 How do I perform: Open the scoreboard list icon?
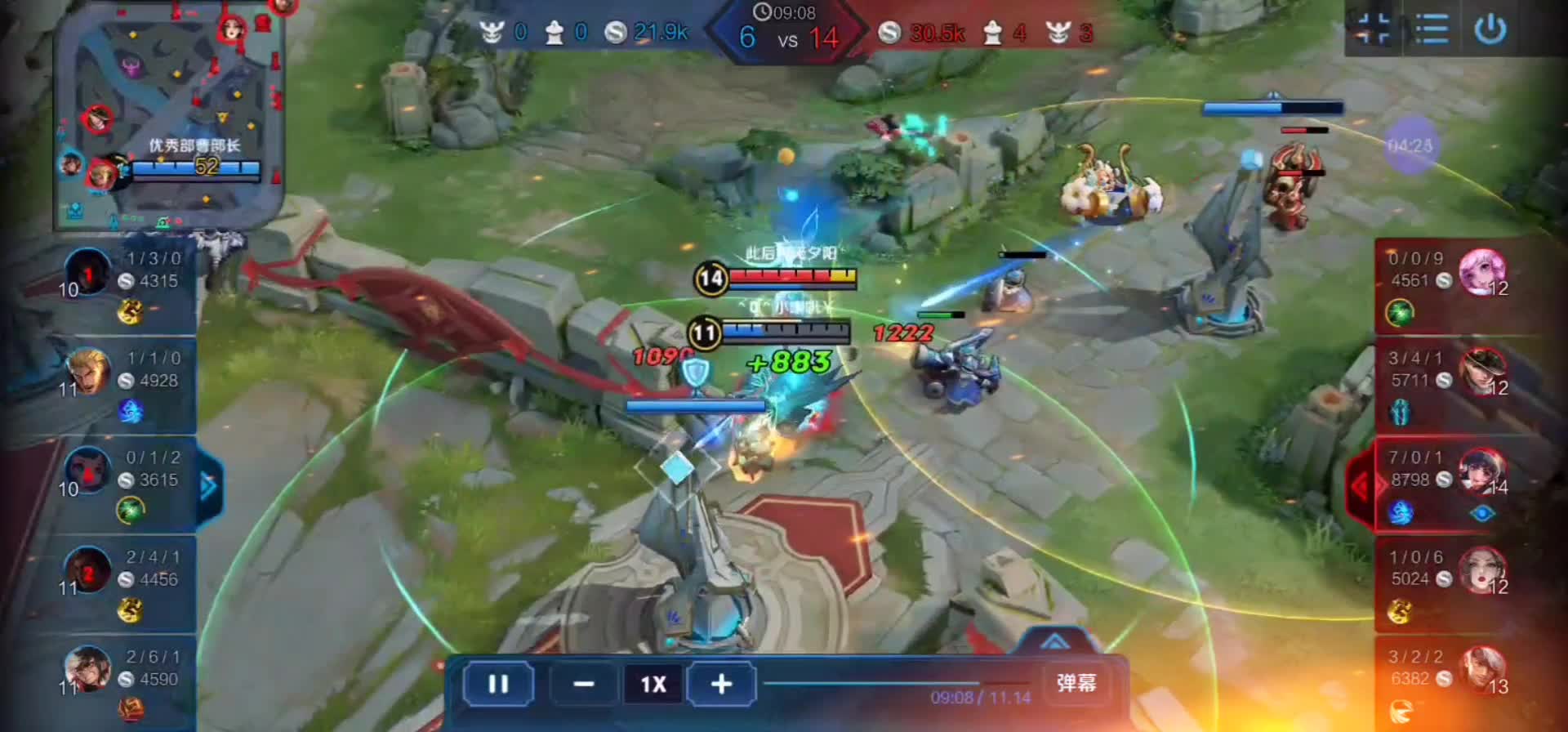click(1431, 30)
